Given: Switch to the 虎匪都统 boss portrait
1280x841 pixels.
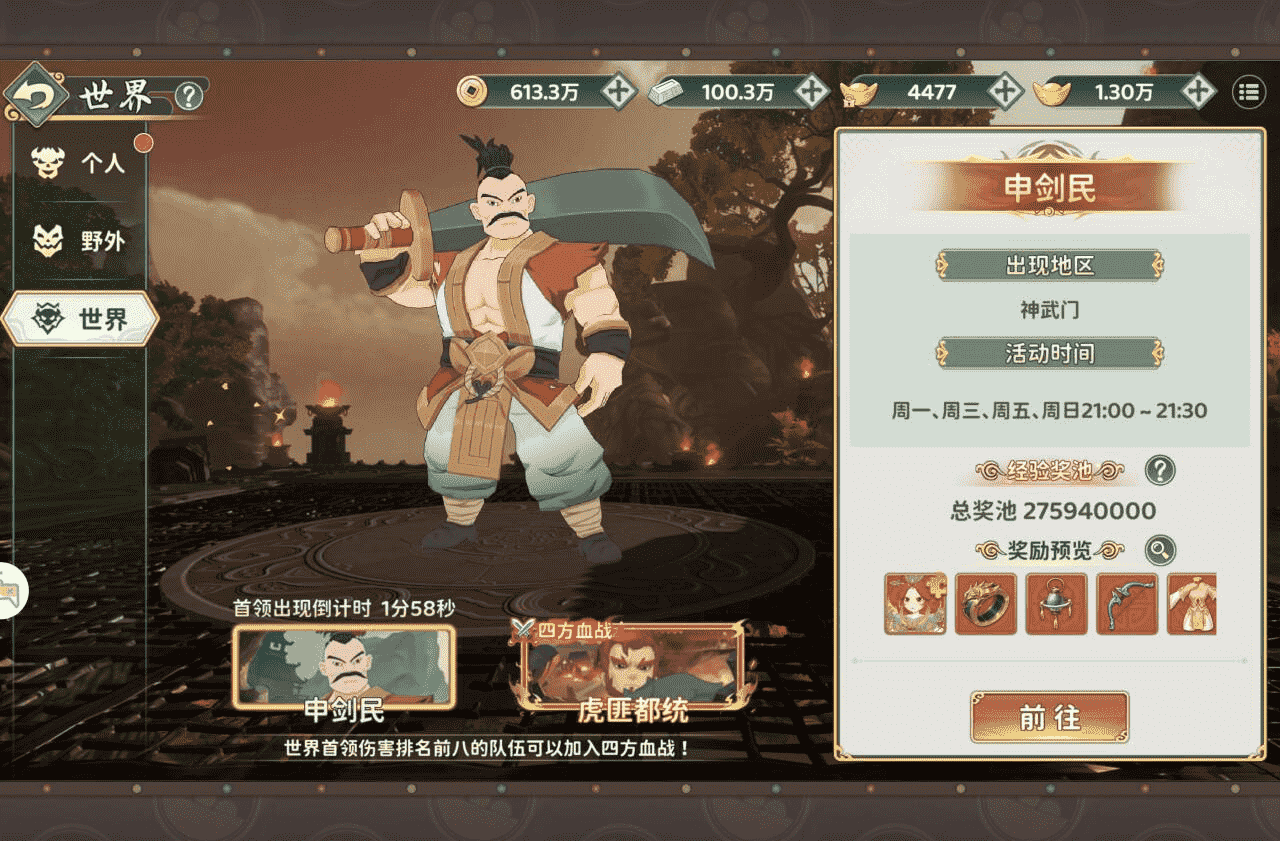Looking at the screenshot, I should [x=630, y=674].
